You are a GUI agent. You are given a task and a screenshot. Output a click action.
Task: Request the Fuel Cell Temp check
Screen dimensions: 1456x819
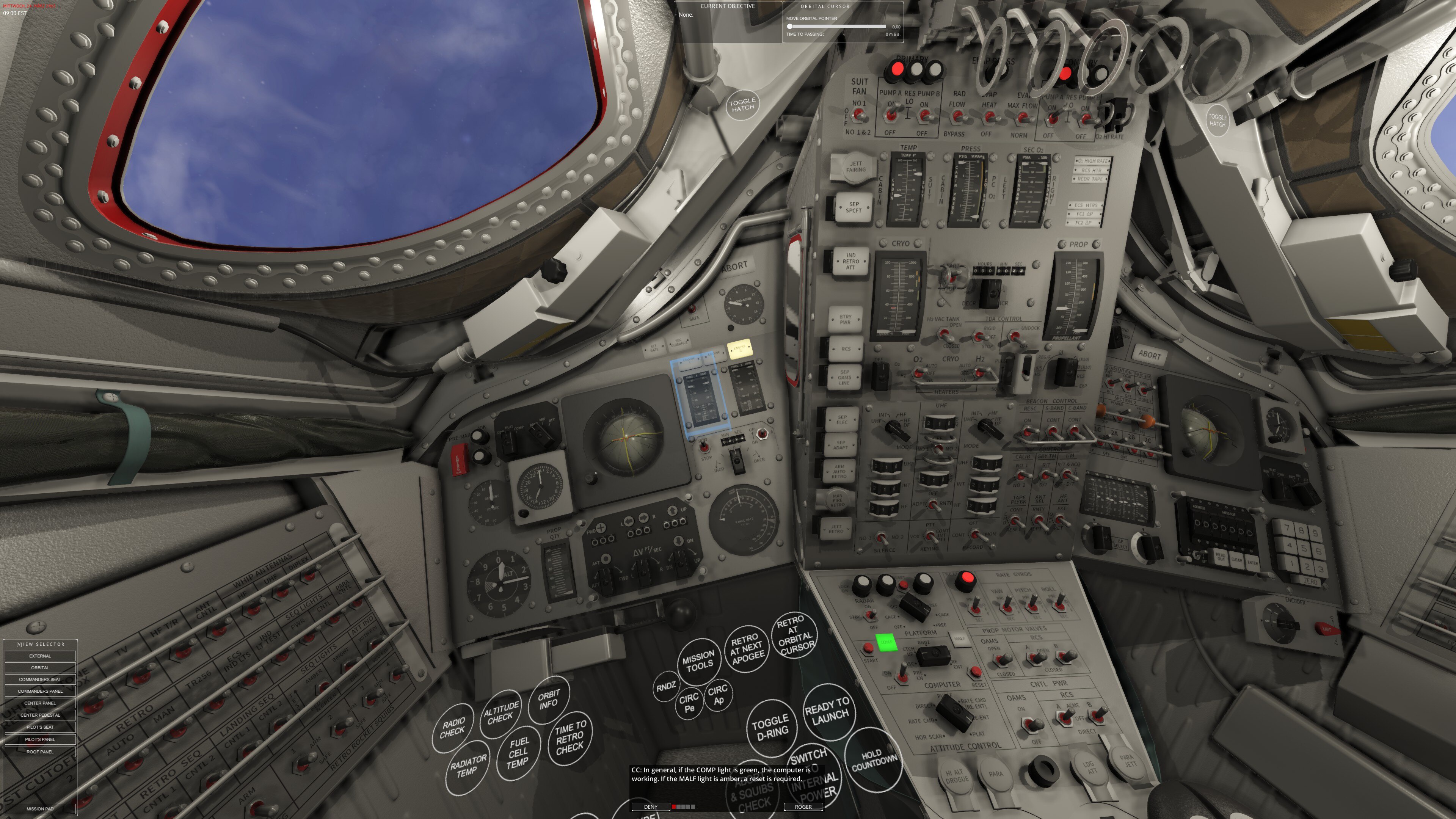point(518,753)
